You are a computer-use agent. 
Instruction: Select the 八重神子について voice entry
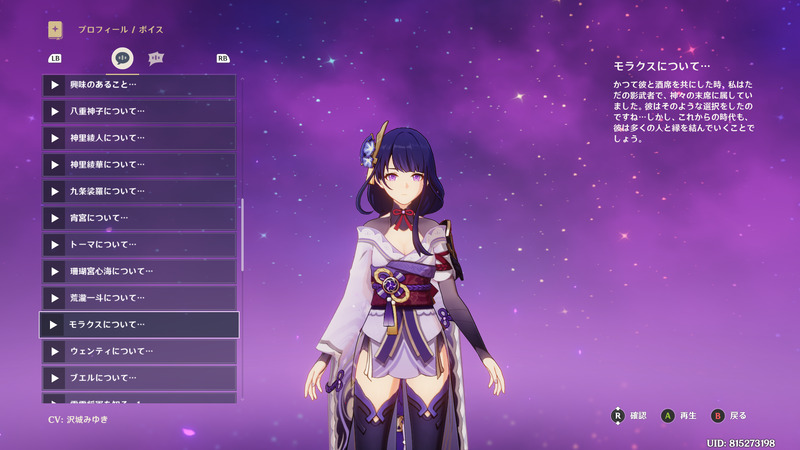[x=139, y=111]
